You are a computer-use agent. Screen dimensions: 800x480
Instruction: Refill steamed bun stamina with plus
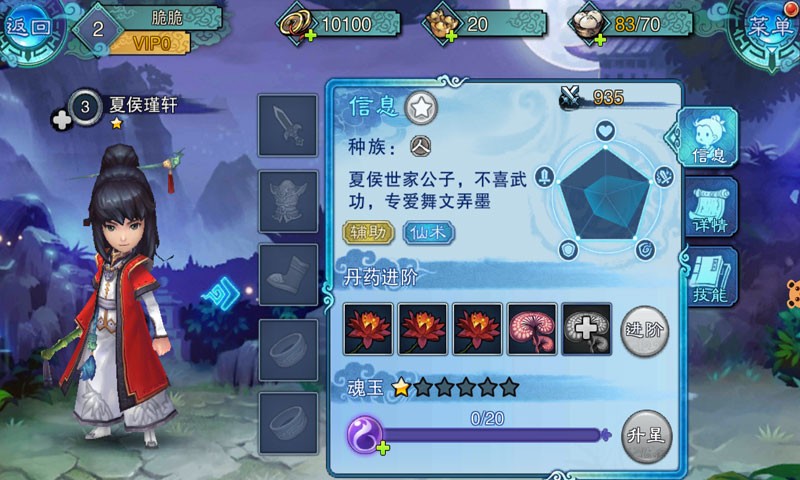(600, 38)
